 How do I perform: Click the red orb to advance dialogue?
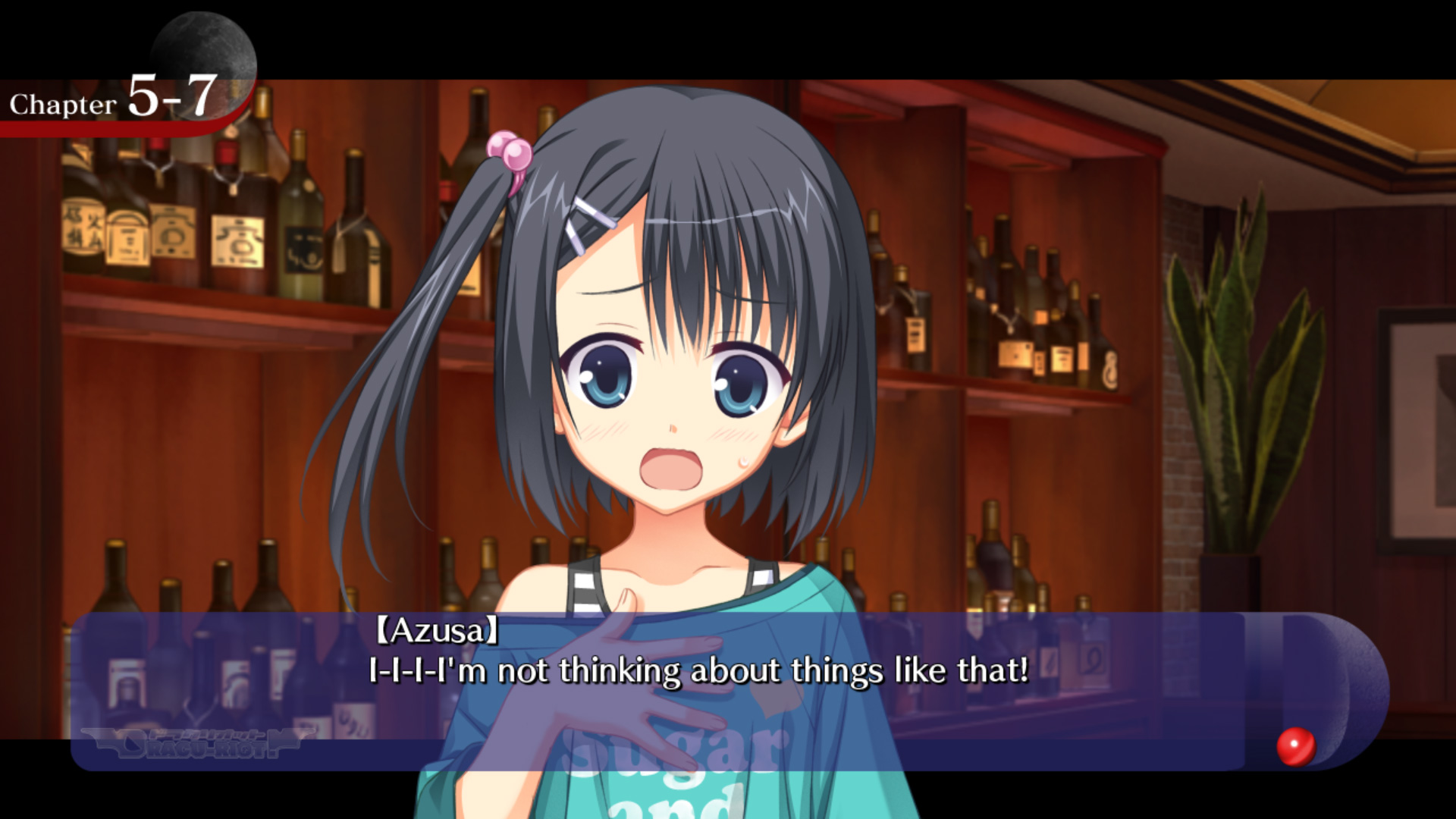(1295, 746)
